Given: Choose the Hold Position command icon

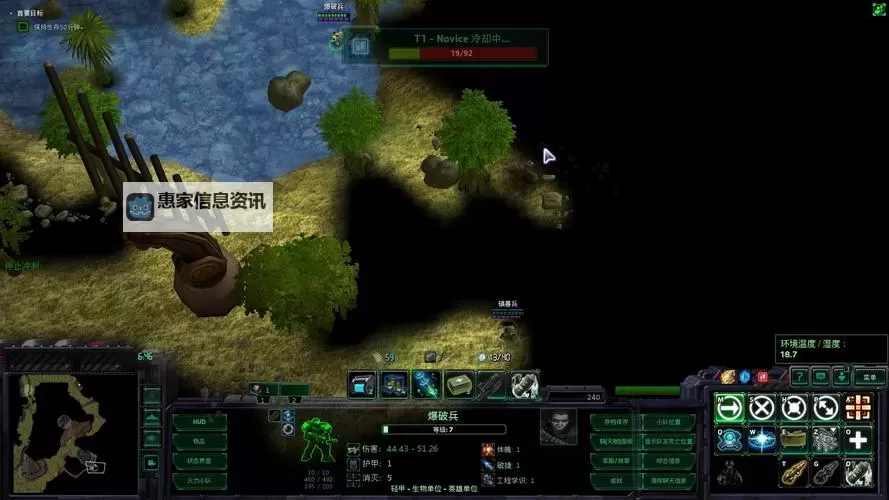Looking at the screenshot, I should (x=794, y=408).
